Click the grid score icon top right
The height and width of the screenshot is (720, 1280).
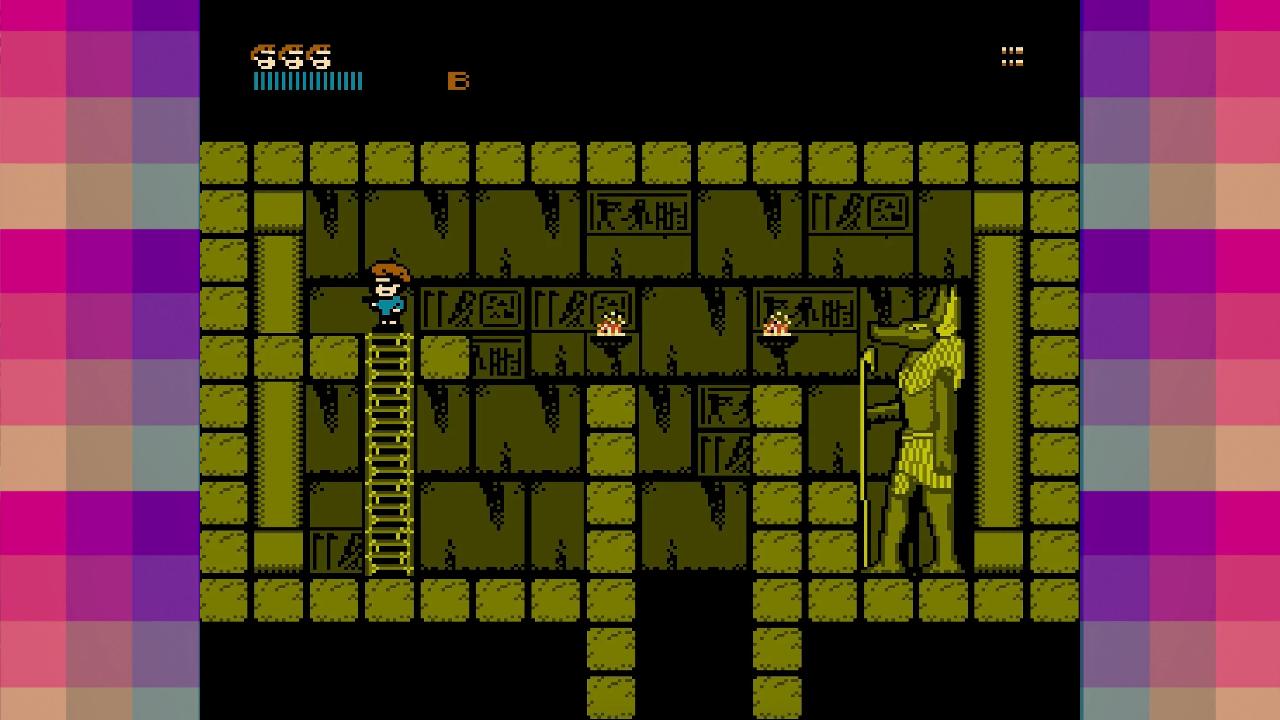tap(1012, 57)
